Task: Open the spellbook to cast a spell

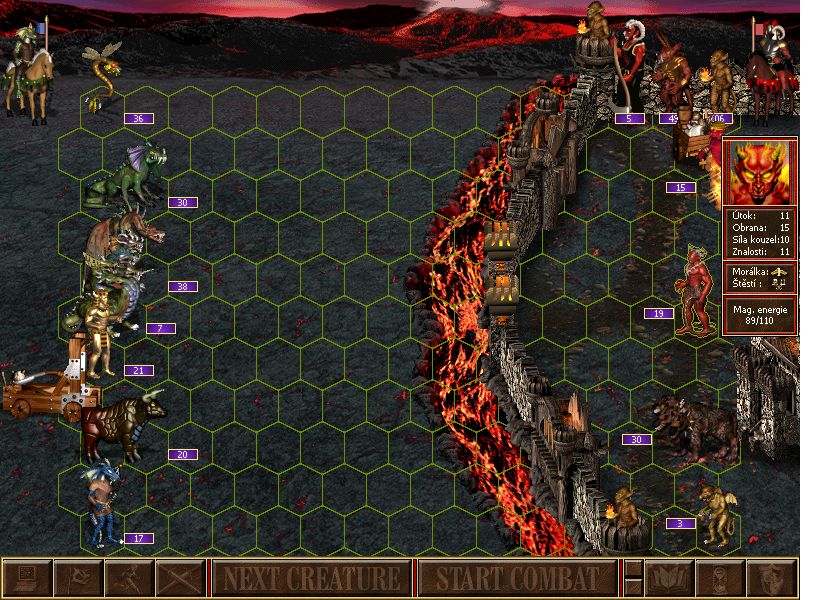Action: click(668, 578)
